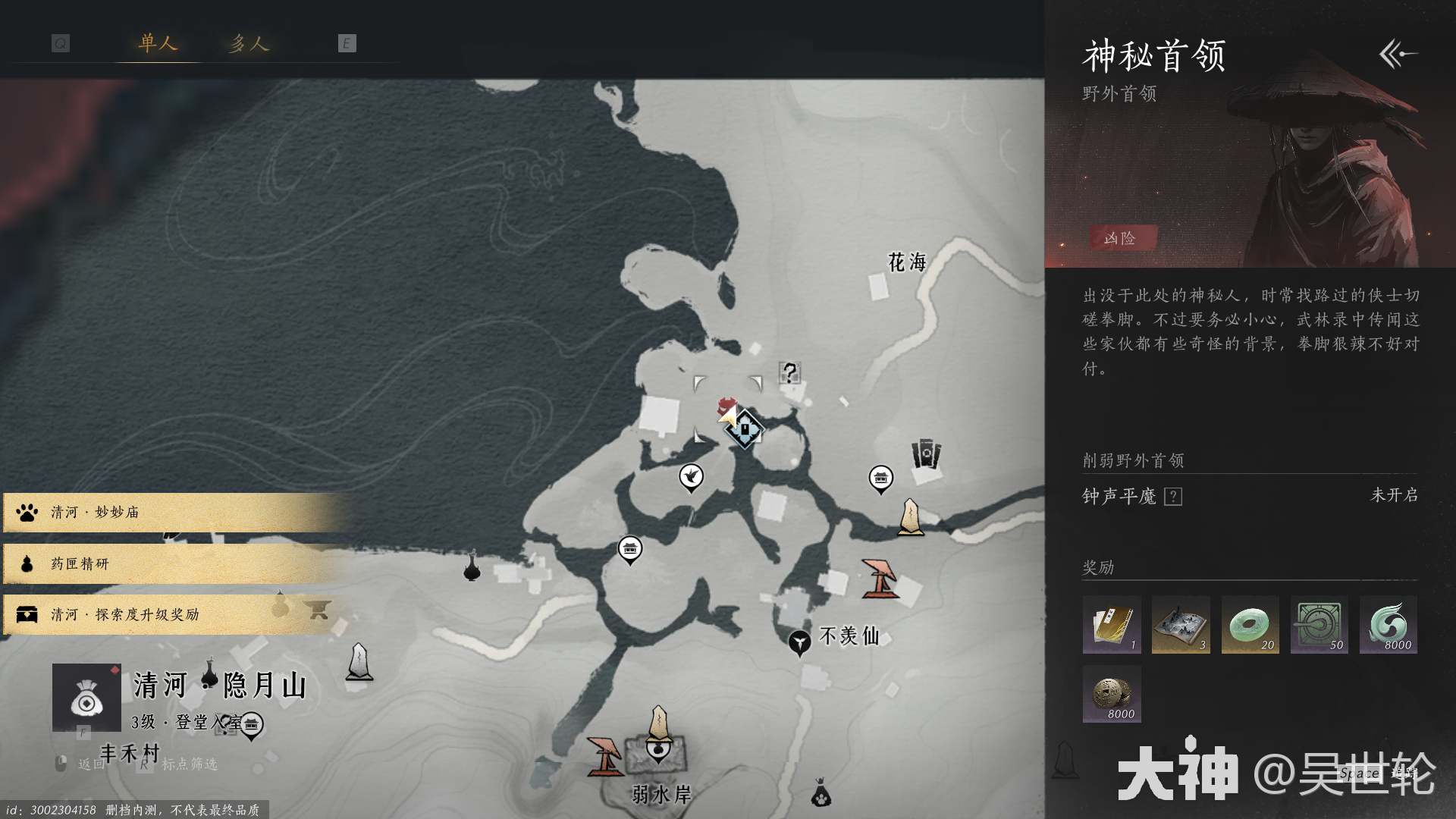
Task: Open the exploration reward pouch icon
Action: [86, 698]
